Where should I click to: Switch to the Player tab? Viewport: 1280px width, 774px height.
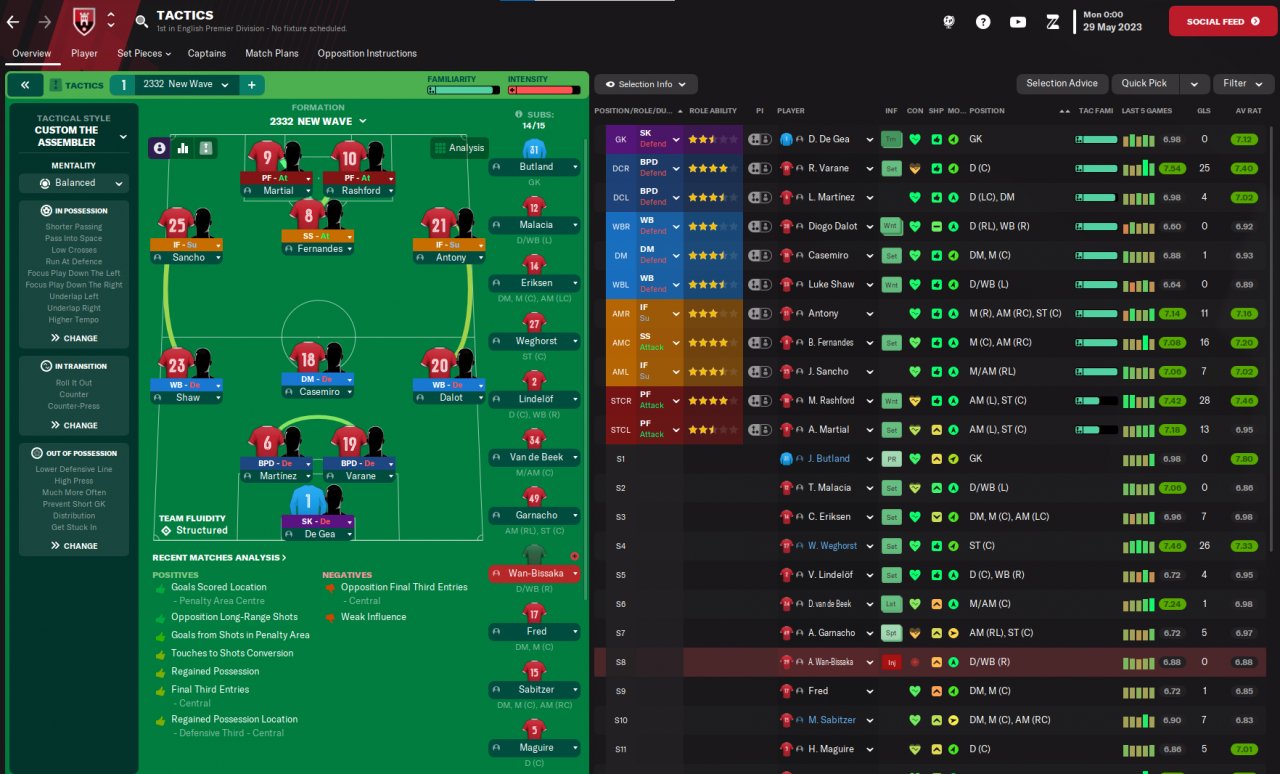coord(84,53)
